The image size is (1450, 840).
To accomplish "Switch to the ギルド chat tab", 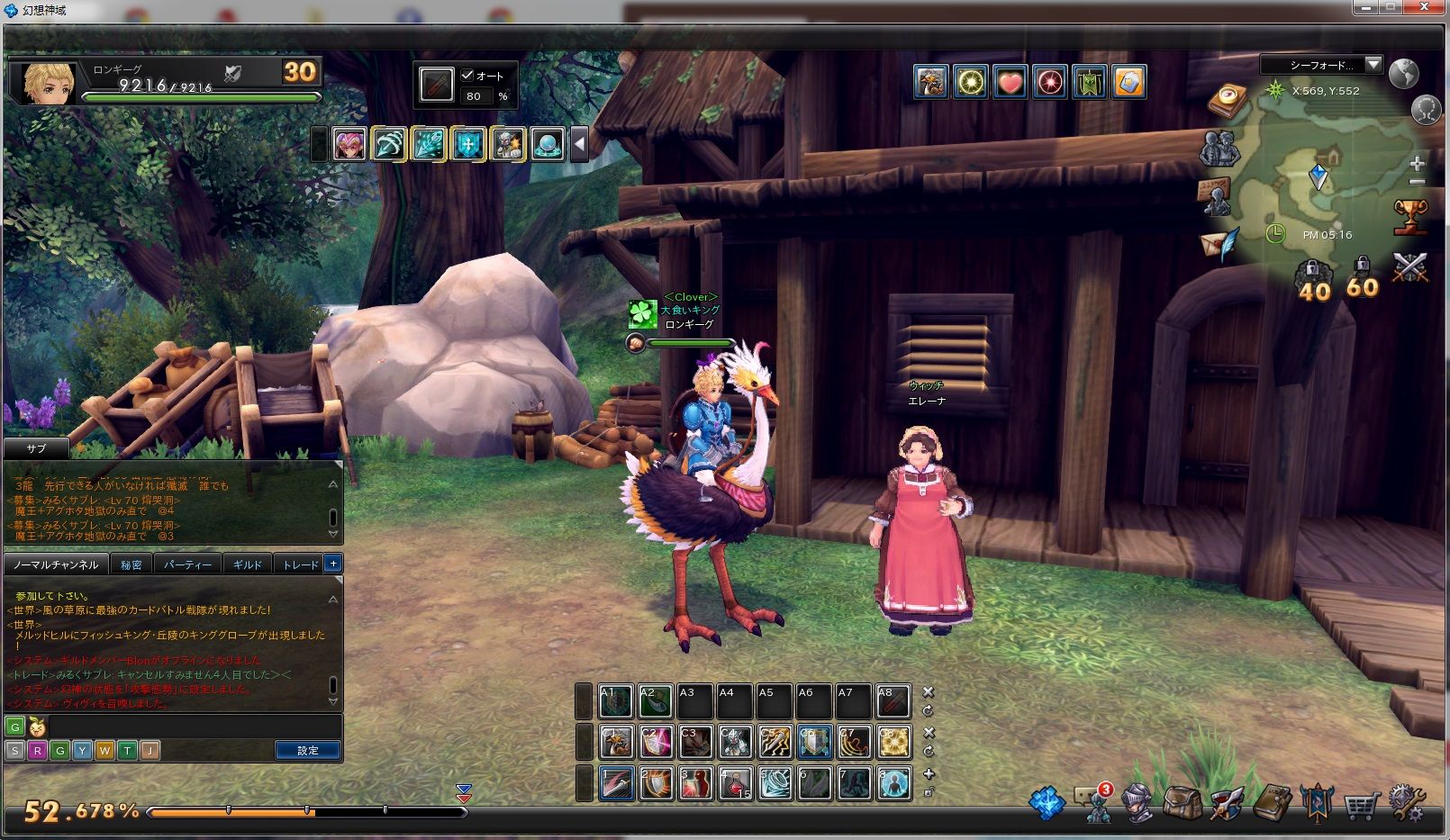I will pyautogui.click(x=247, y=565).
